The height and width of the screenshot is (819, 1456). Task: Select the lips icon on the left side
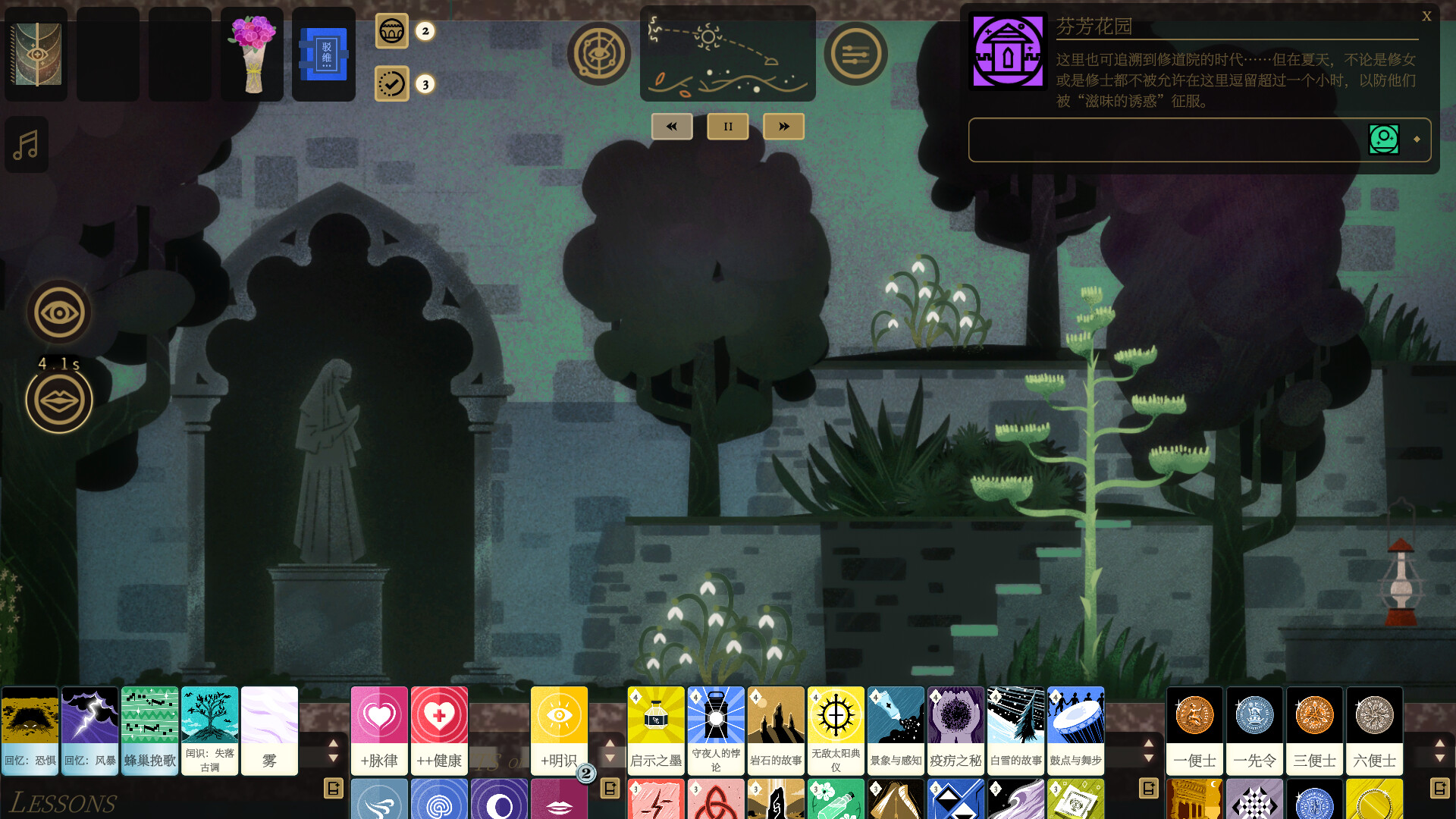click(x=59, y=399)
